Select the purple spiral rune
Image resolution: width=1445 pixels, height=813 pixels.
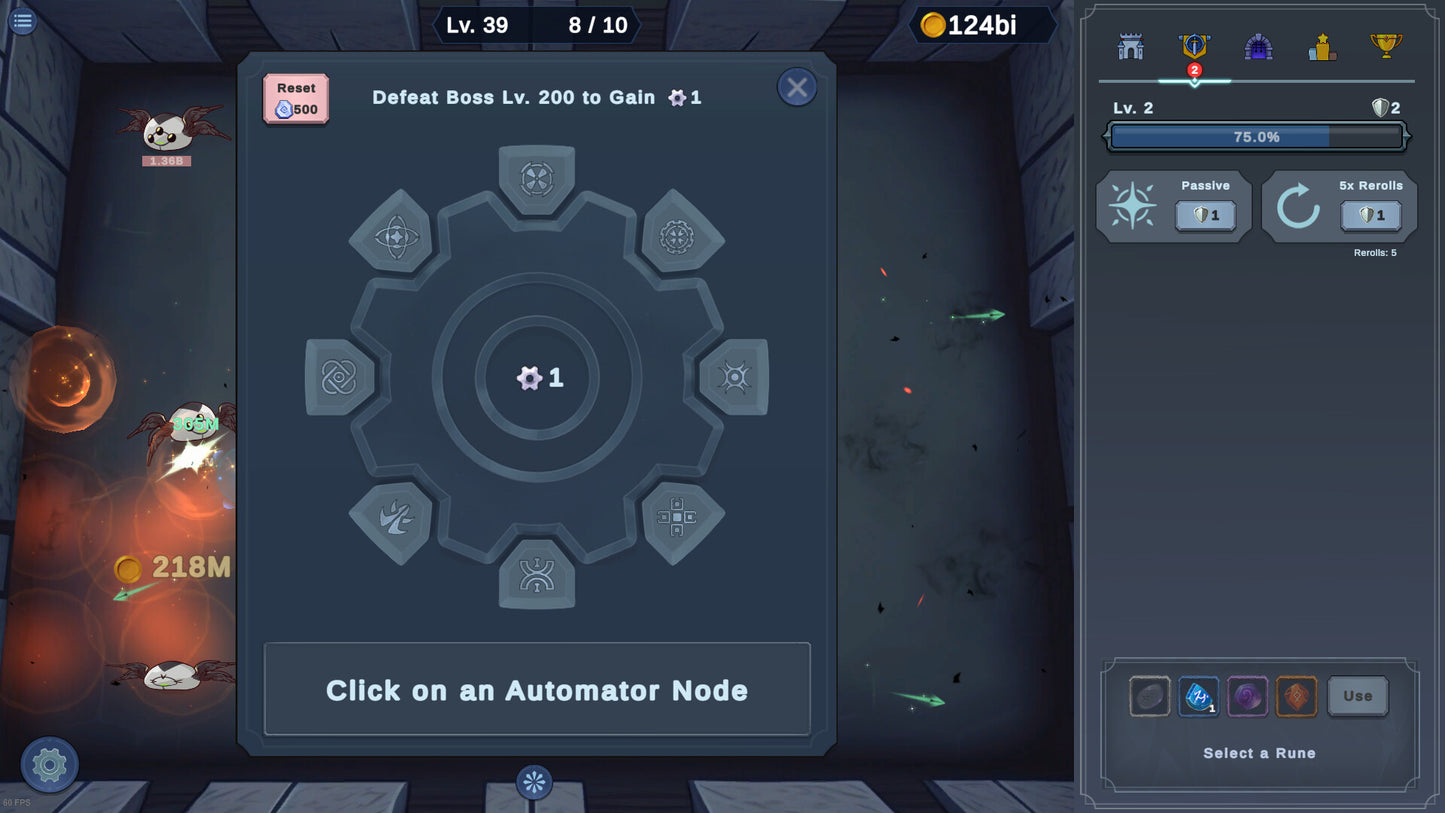tap(1247, 696)
